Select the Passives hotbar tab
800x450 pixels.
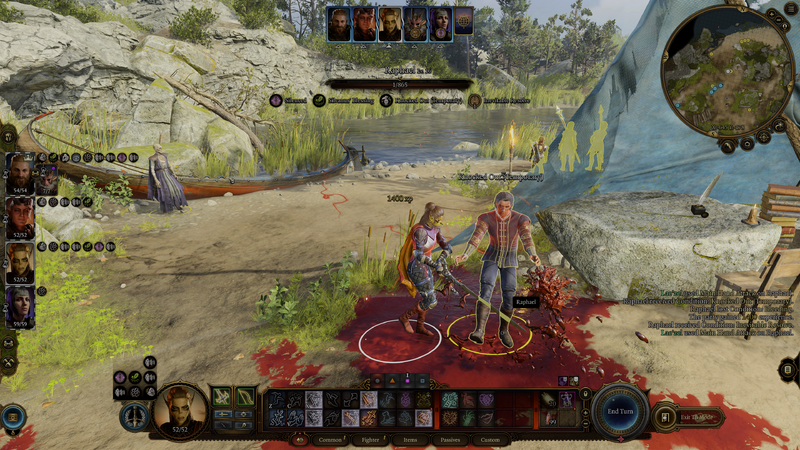tap(450, 439)
